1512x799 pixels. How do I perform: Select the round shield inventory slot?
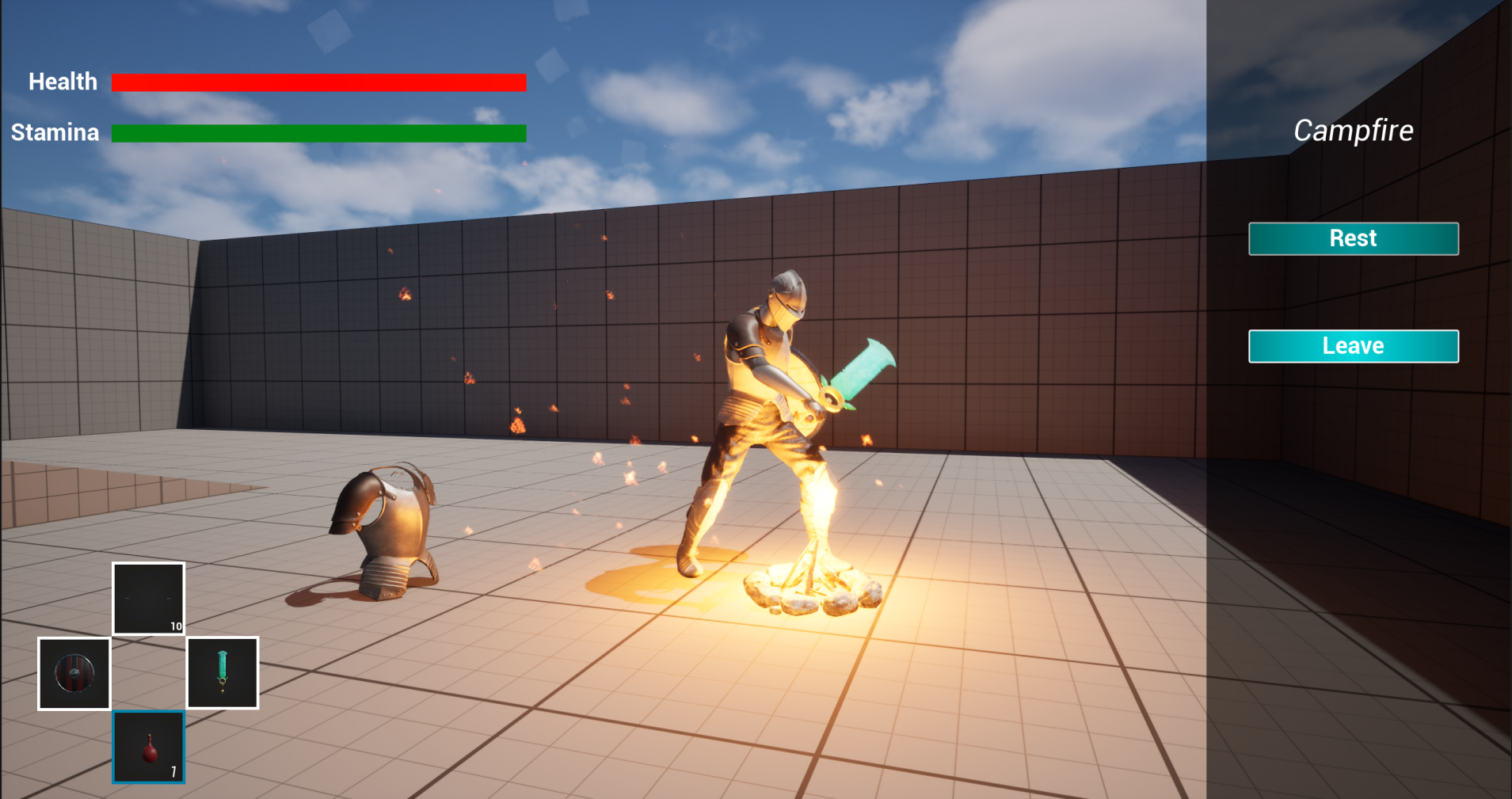pos(73,672)
